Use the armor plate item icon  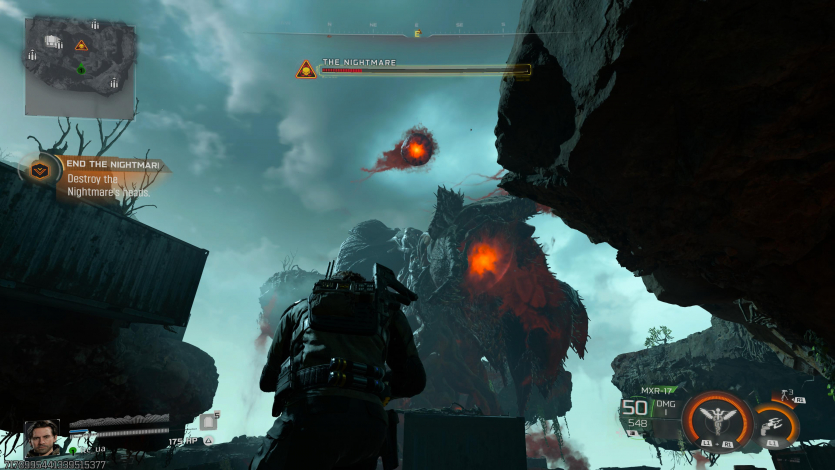(208, 422)
